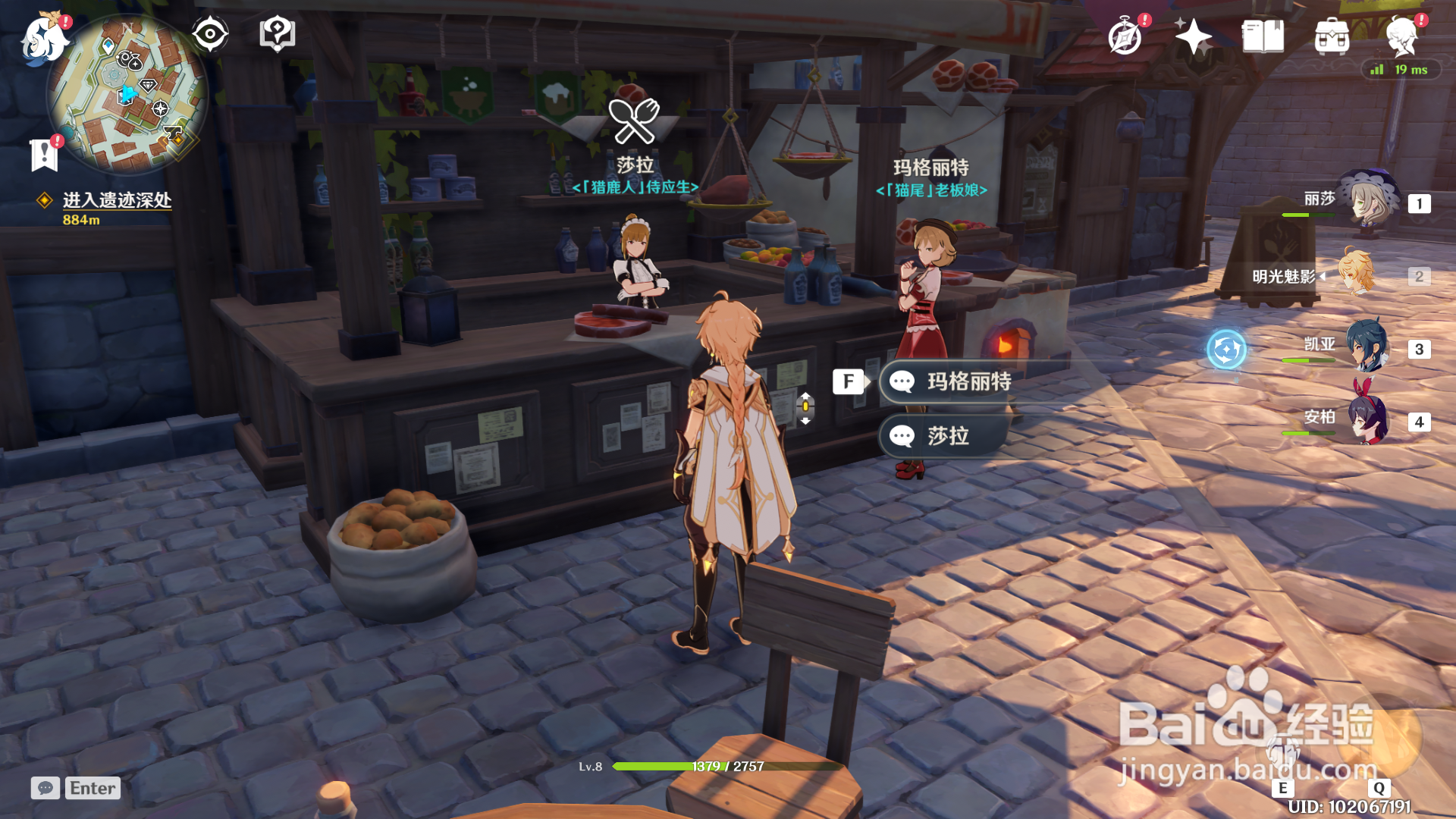Toggle the elemental sight eye icon
Screen dimensions: 1456x819
coord(210,34)
